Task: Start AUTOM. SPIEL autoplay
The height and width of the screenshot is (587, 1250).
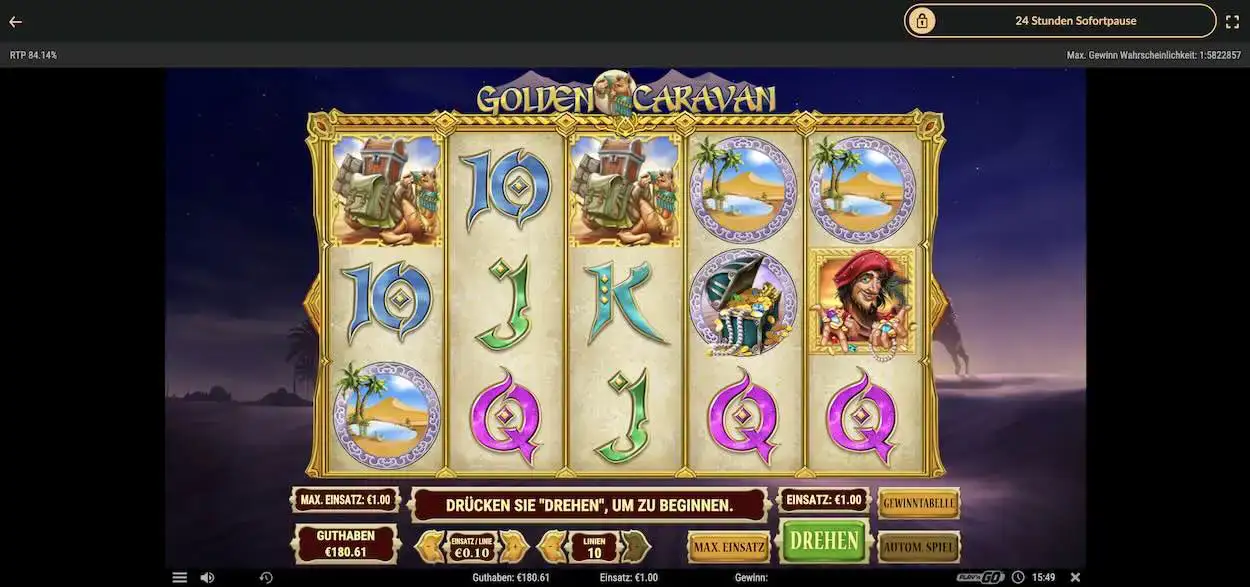Action: pyautogui.click(x=918, y=547)
